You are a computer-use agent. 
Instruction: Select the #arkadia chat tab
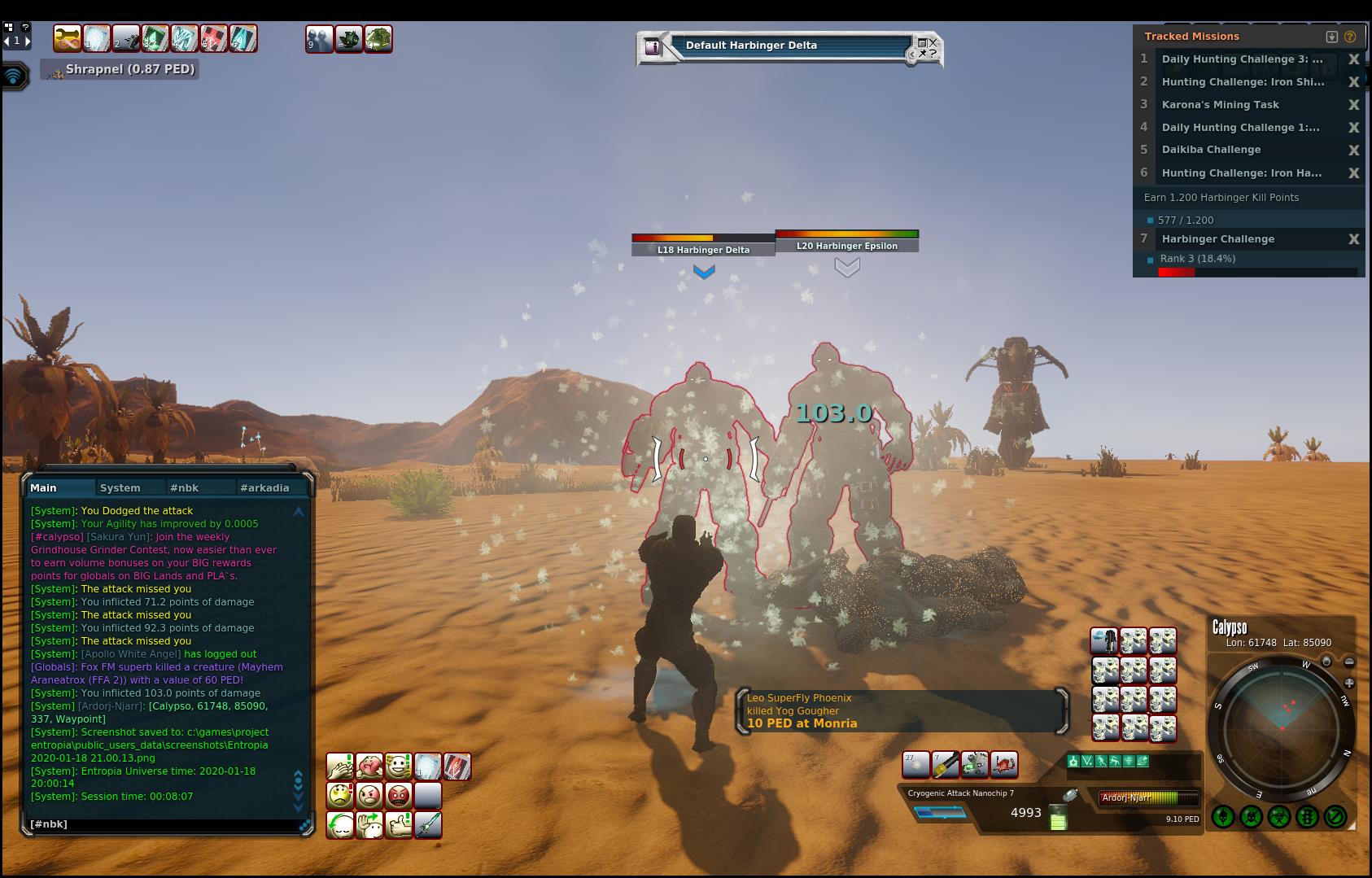(x=264, y=488)
